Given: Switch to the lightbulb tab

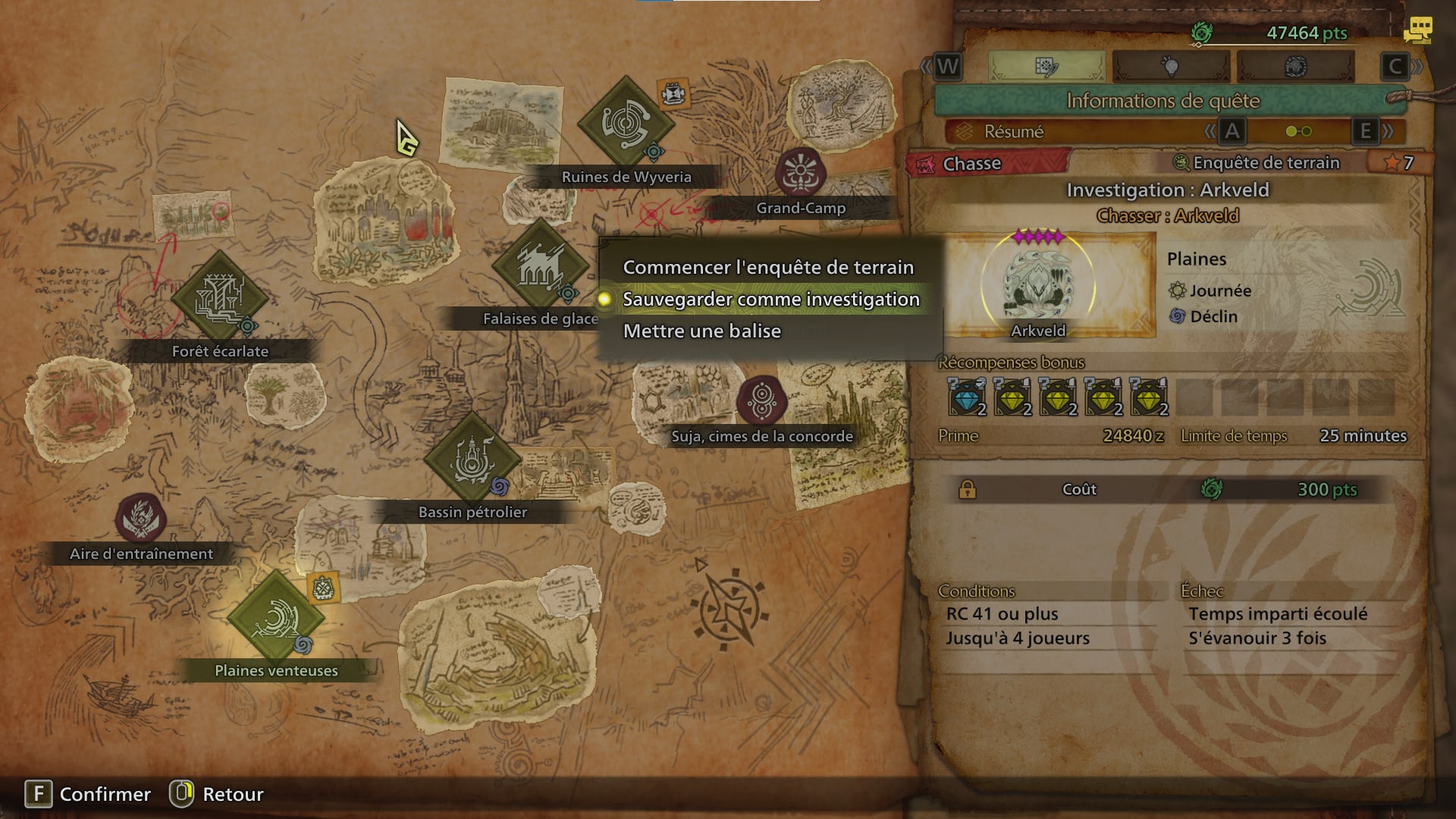Looking at the screenshot, I should (x=1170, y=67).
